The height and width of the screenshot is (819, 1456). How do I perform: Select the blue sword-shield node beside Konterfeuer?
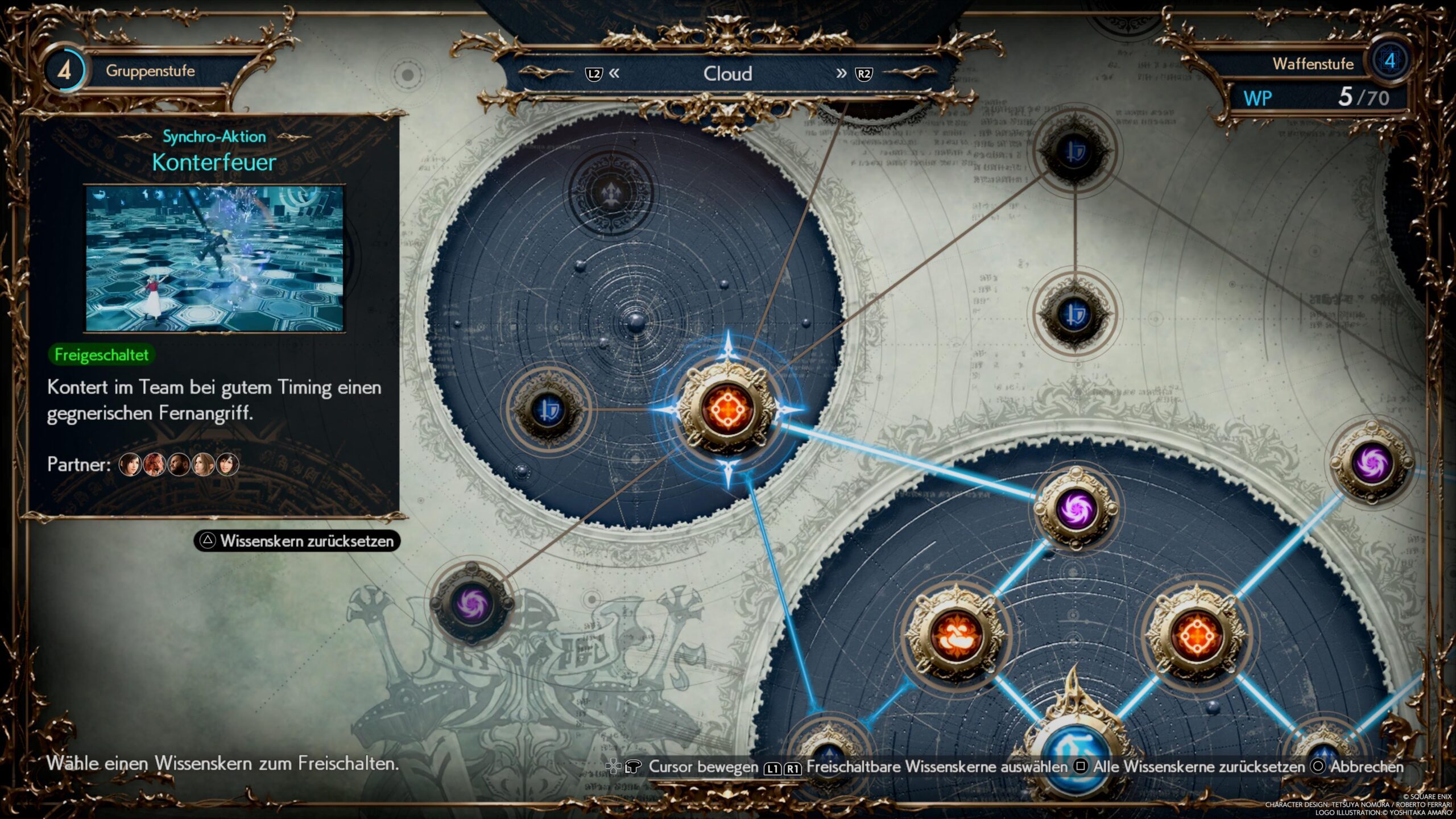click(x=547, y=408)
